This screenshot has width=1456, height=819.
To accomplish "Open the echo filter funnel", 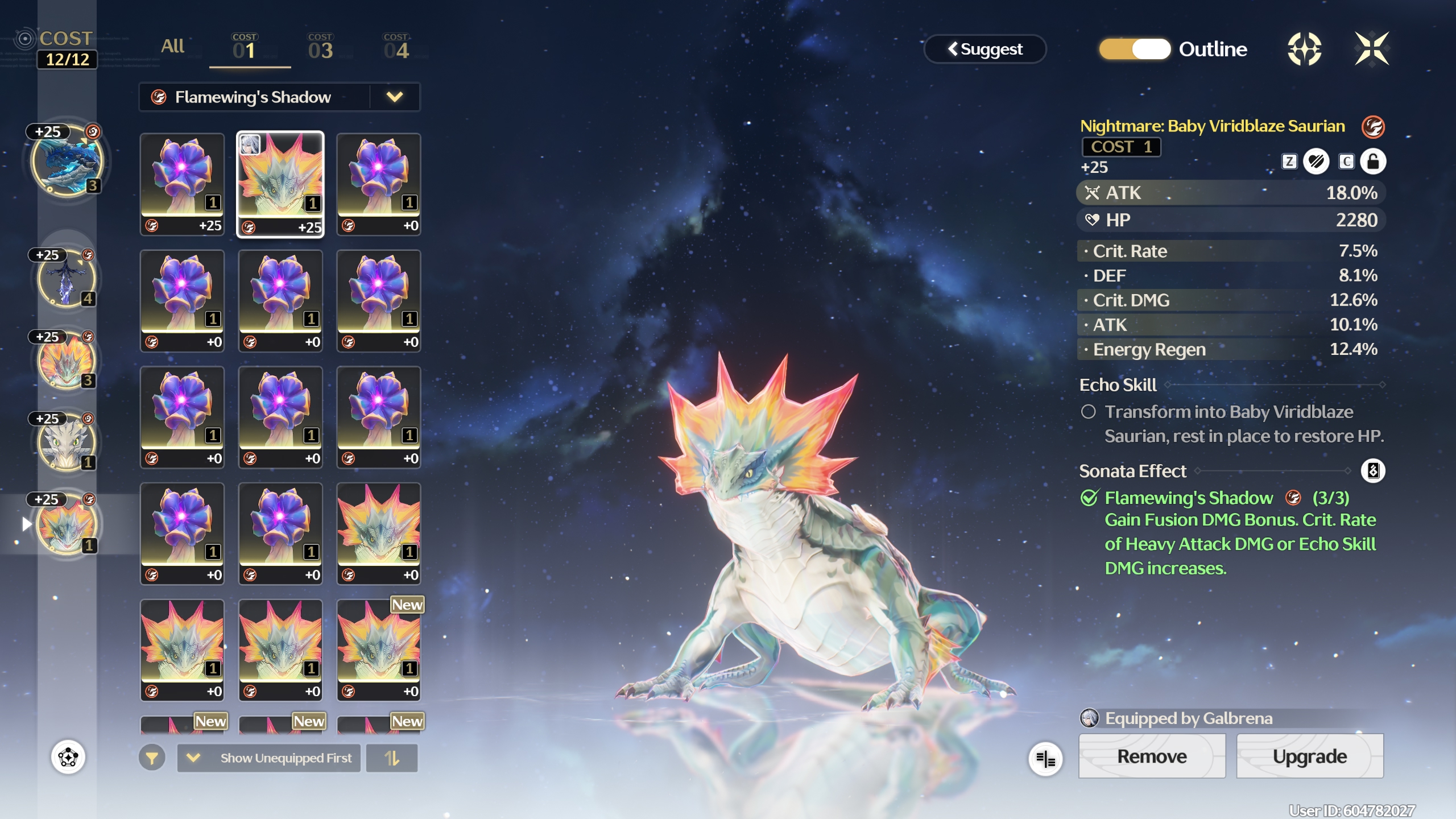I will click(x=152, y=758).
